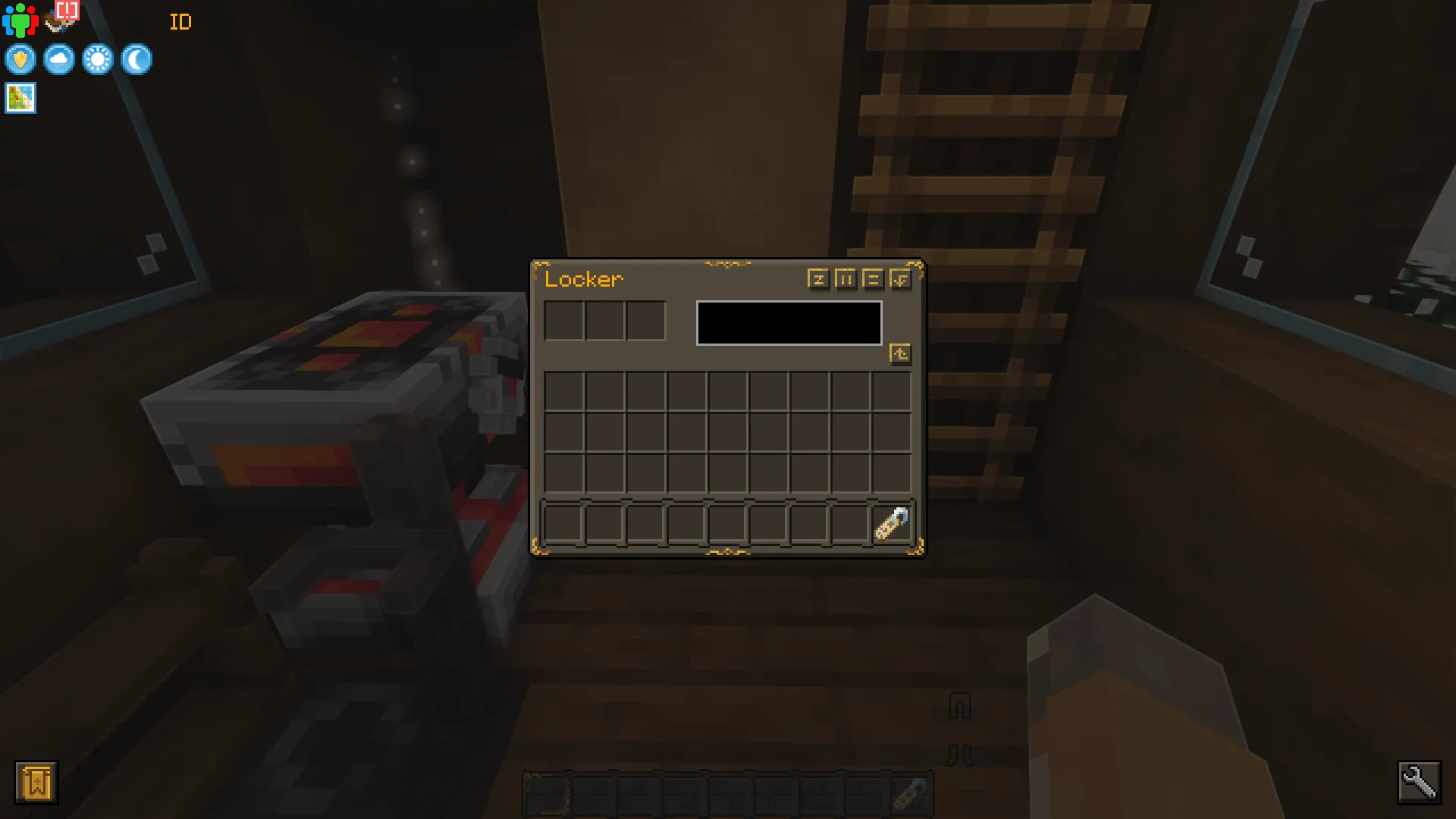Sort locker contents alphabetically
The height and width of the screenshot is (819, 1456).
click(817, 280)
